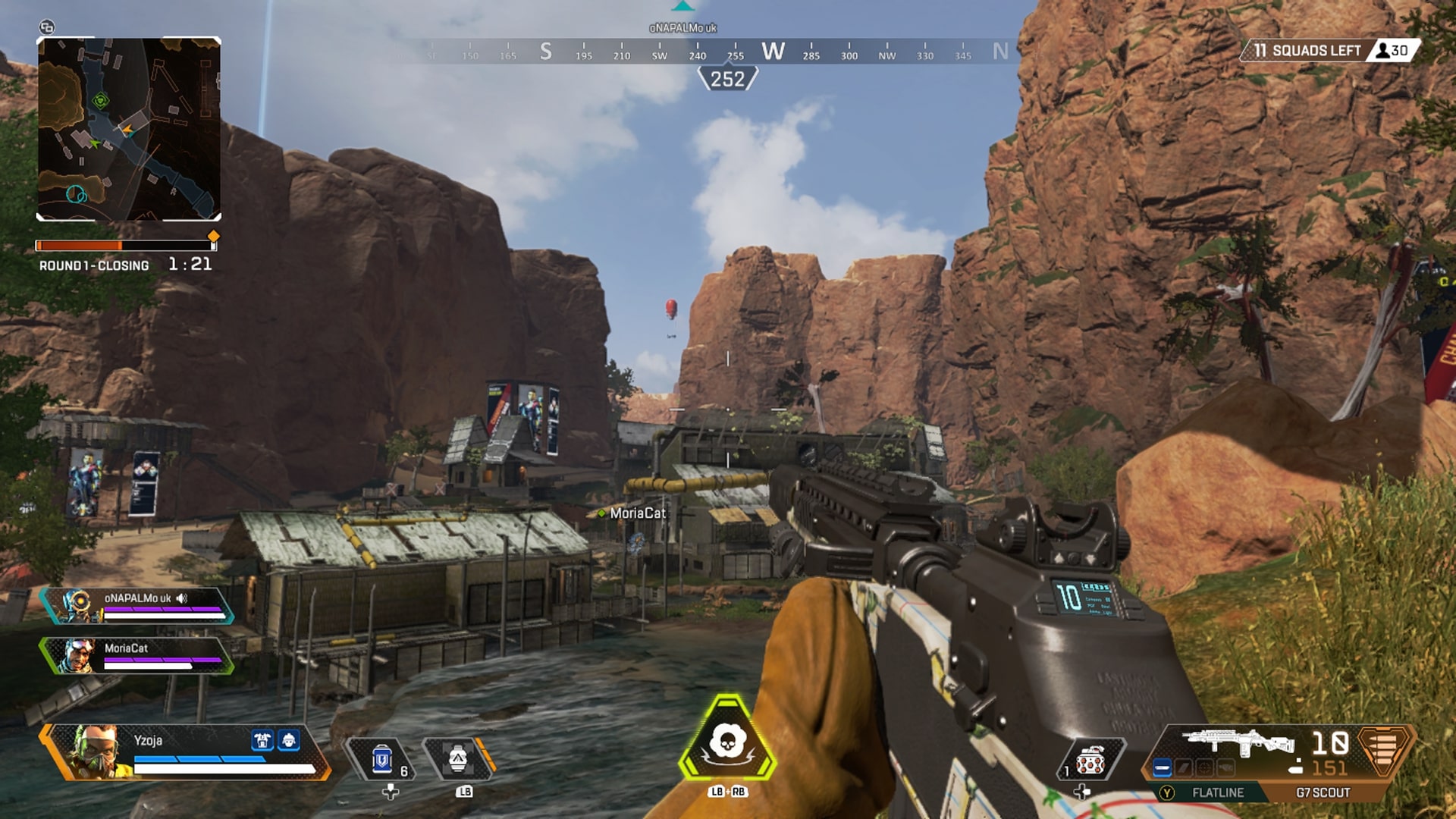Open the minimap in the corner
This screenshot has height=819, width=1456.
point(129,129)
